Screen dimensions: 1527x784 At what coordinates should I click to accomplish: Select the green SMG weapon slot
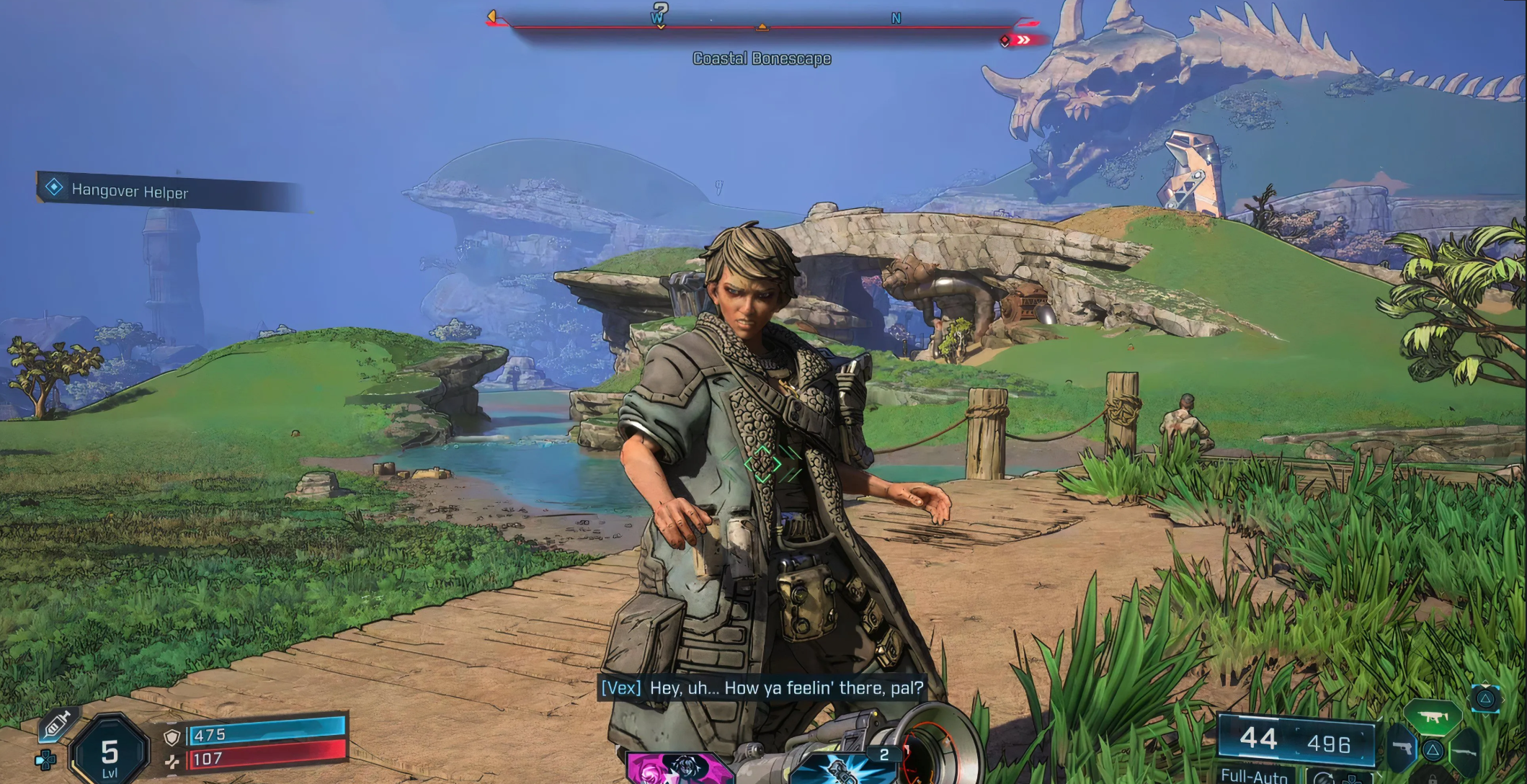coord(1433,718)
